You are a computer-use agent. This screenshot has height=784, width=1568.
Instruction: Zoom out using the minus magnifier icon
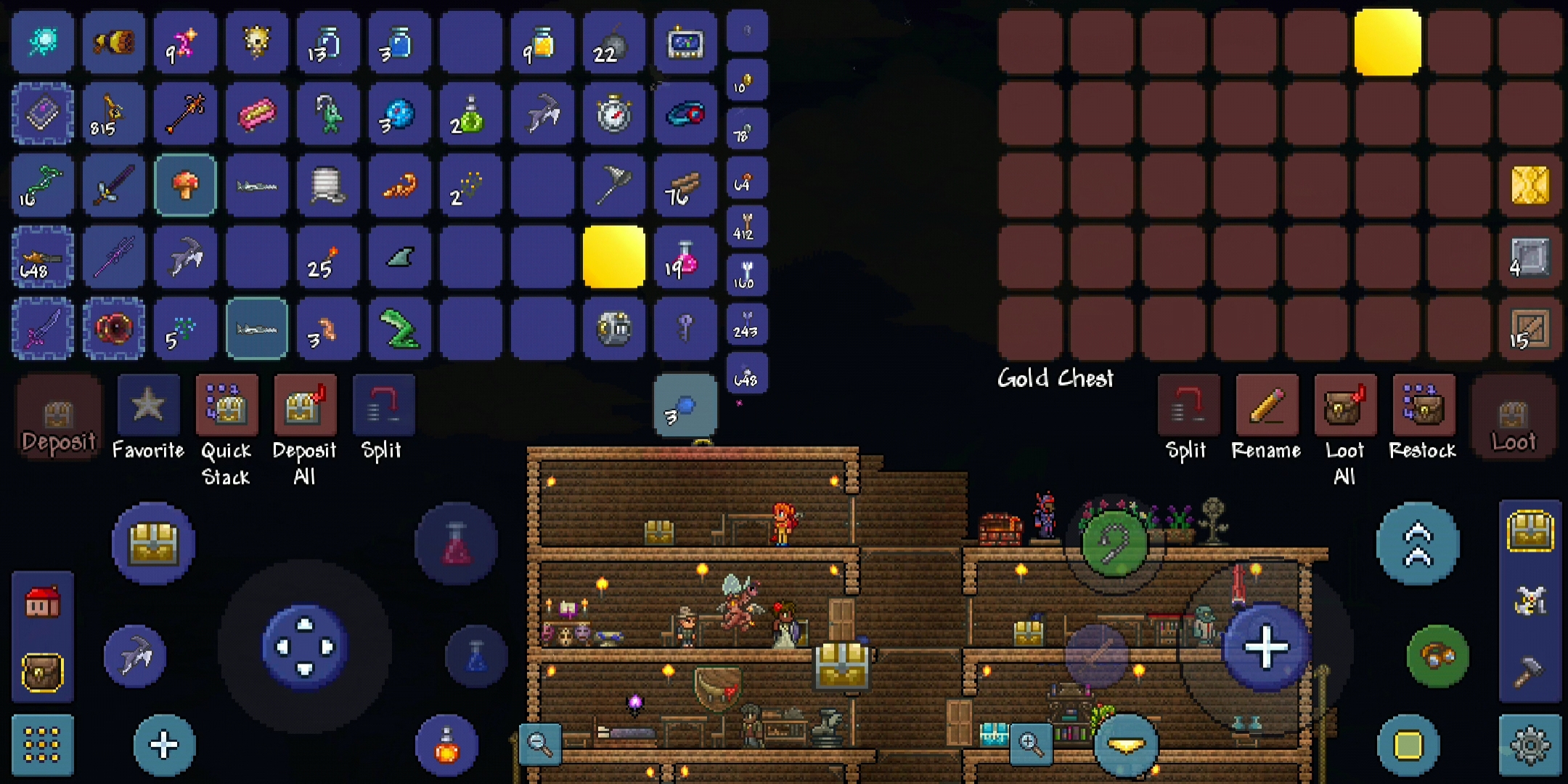tap(541, 744)
